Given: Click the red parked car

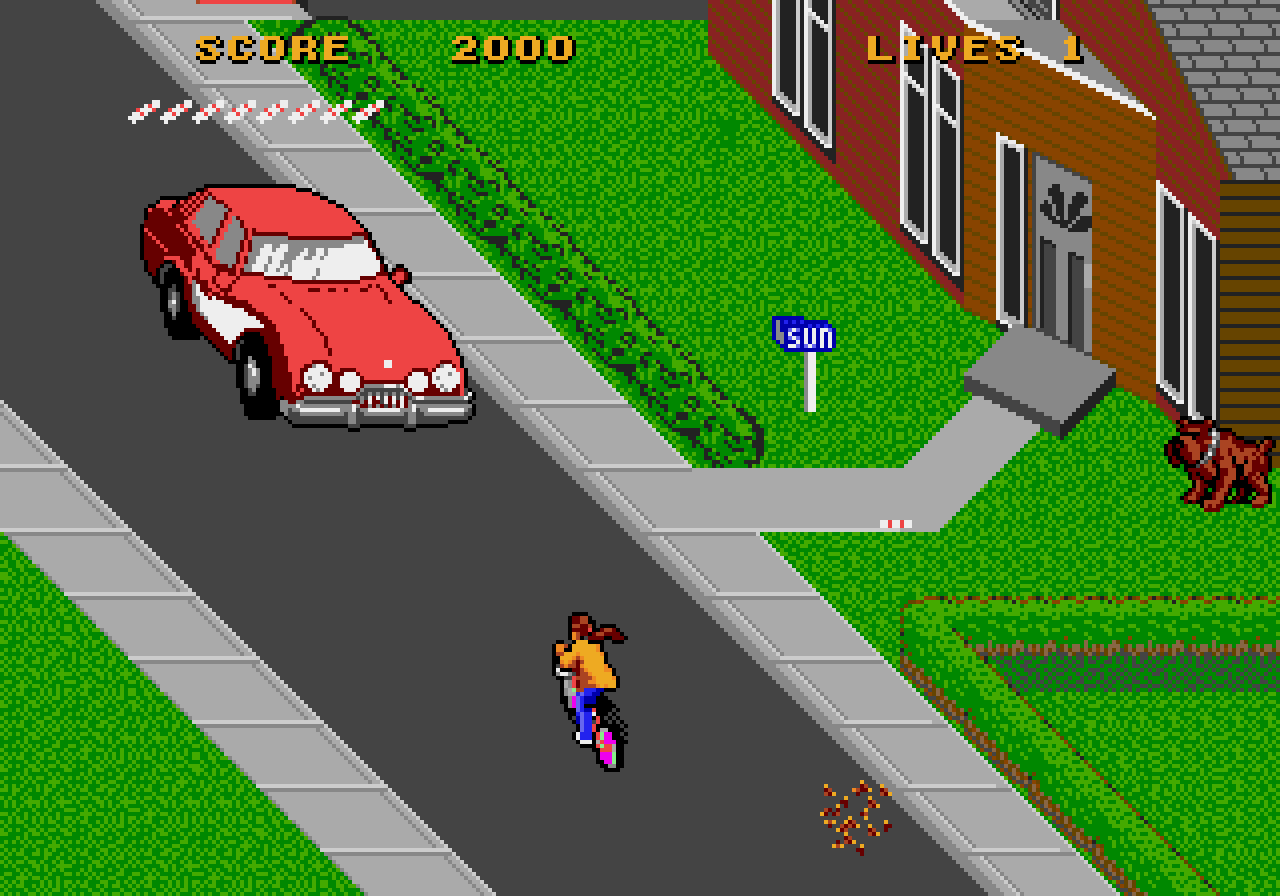Looking at the screenshot, I should pyautogui.click(x=300, y=300).
